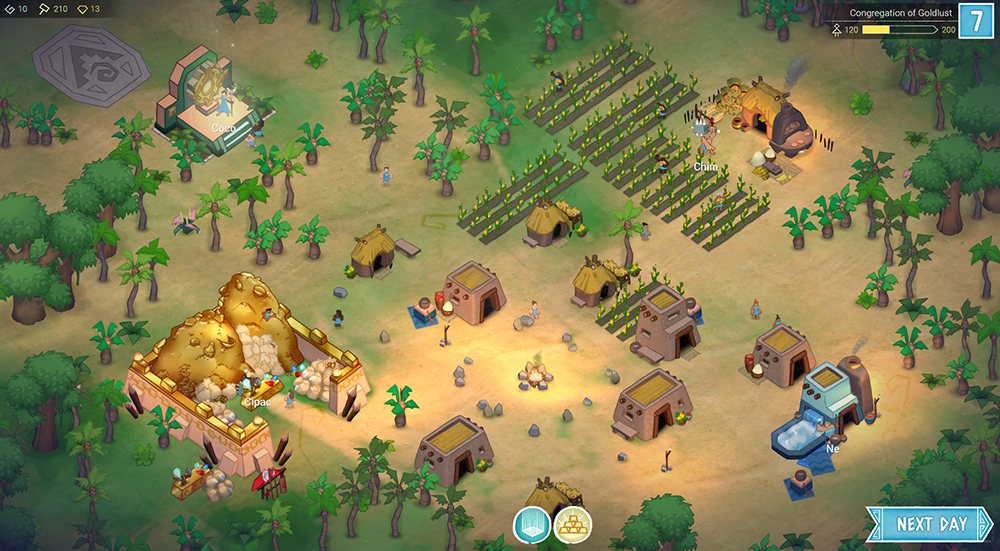End the turn with Next Day
This screenshot has height=551, width=1000.
click(x=931, y=524)
